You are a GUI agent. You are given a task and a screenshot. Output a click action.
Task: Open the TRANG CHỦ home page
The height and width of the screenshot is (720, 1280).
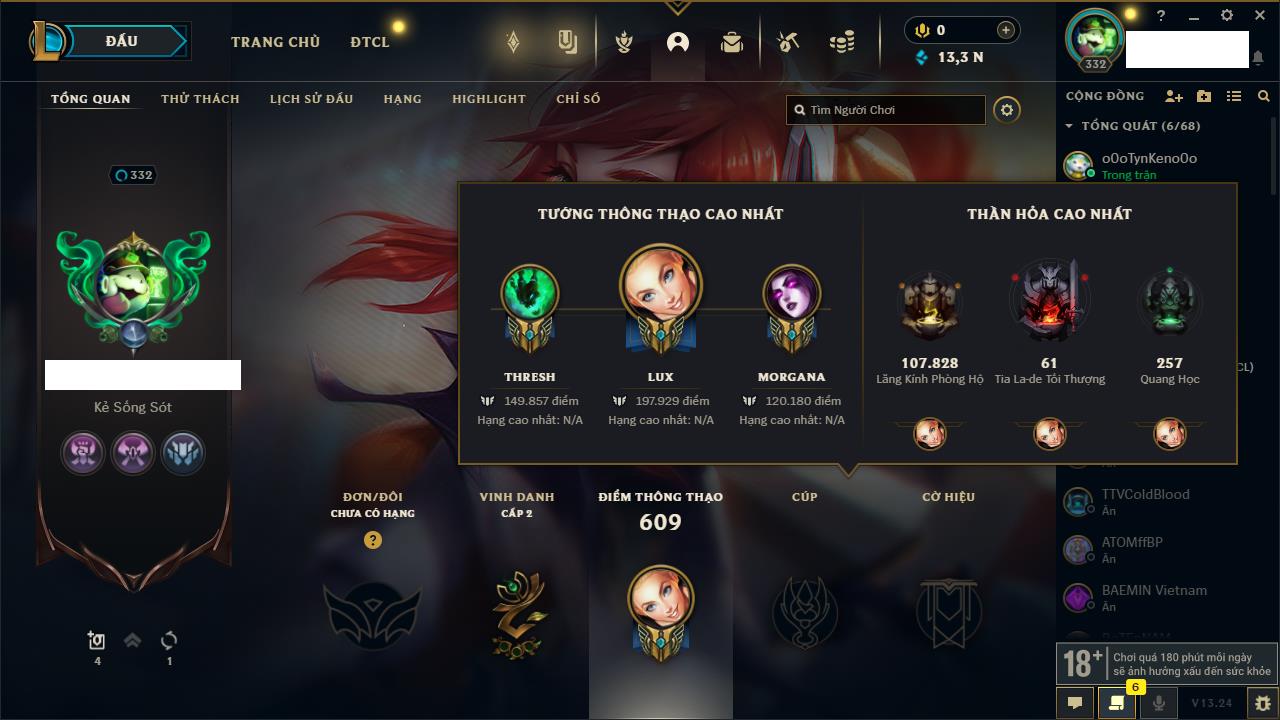click(275, 42)
